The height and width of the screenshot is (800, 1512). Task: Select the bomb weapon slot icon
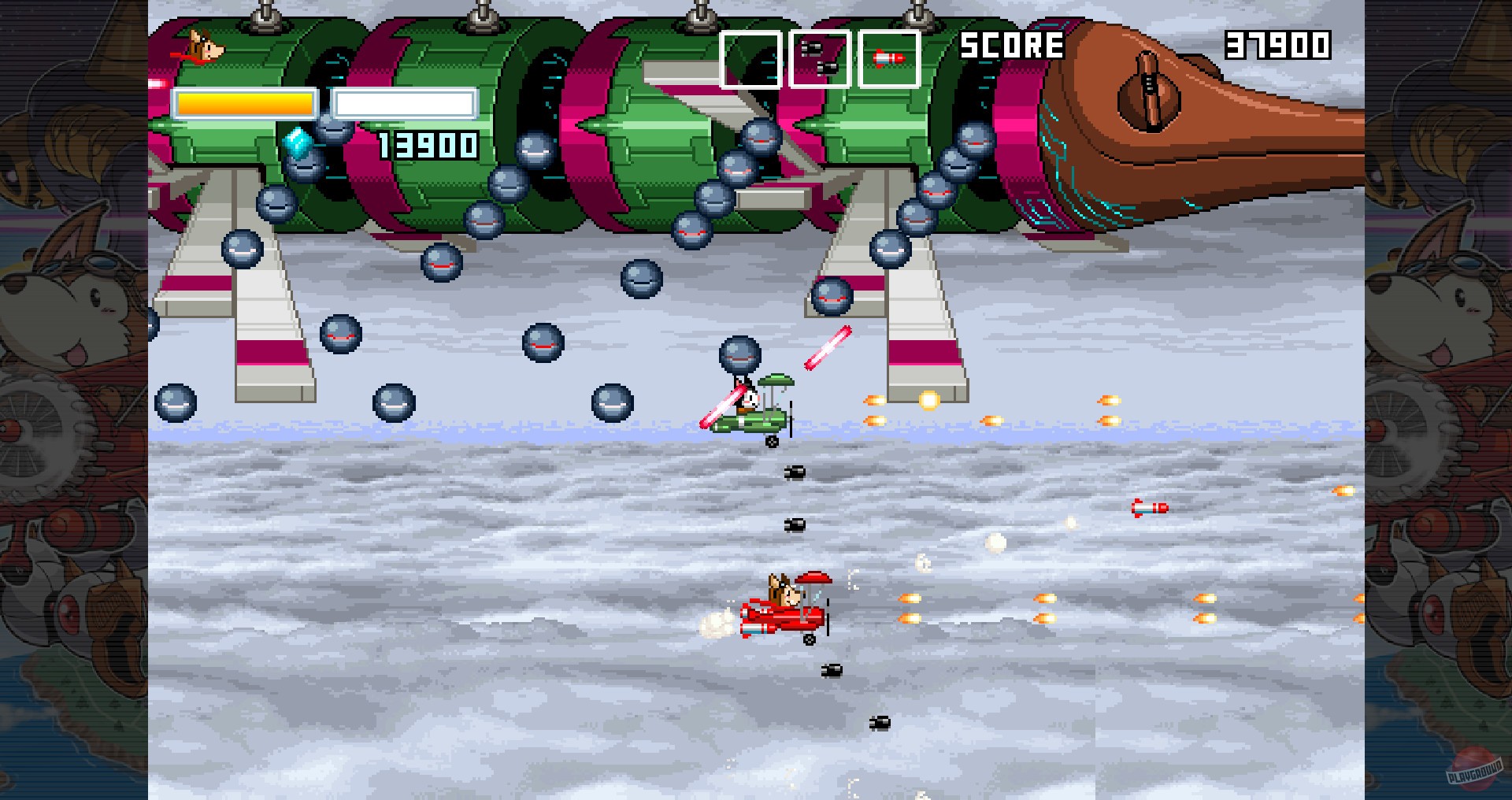(x=820, y=57)
